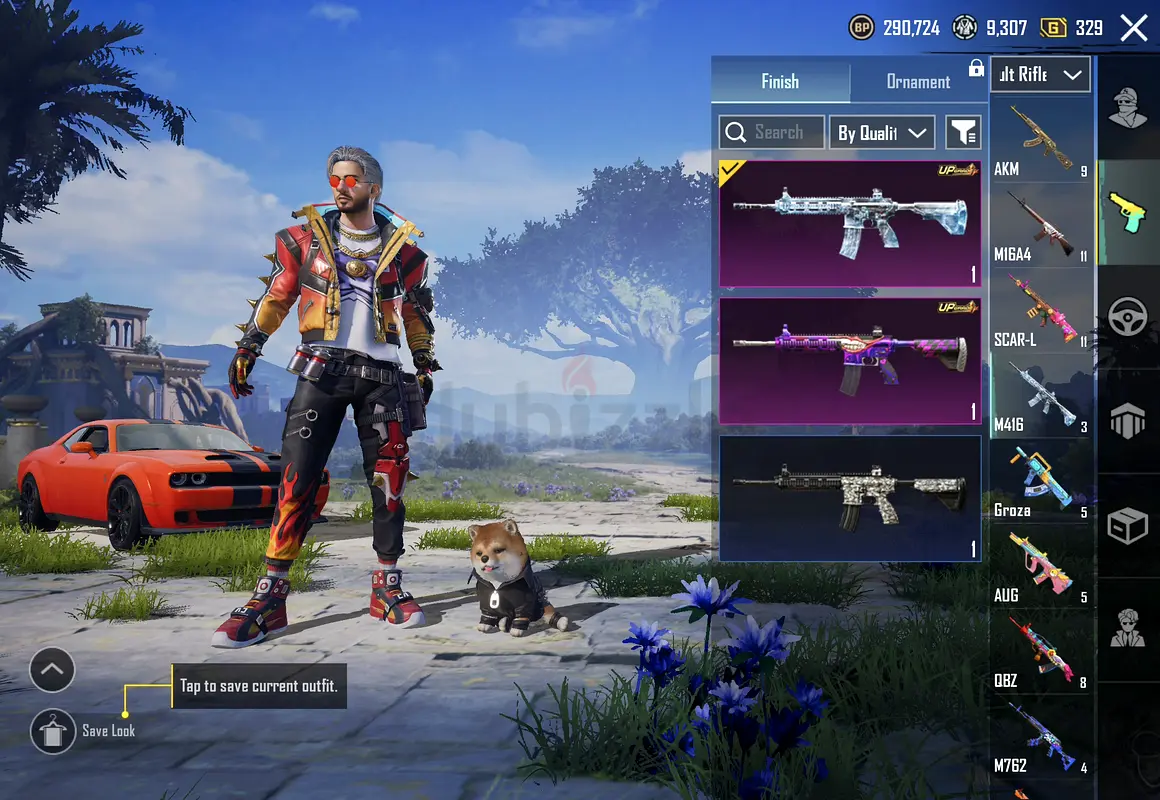Open the funnel filter options
Viewport: 1160px width, 800px height.
click(963, 132)
